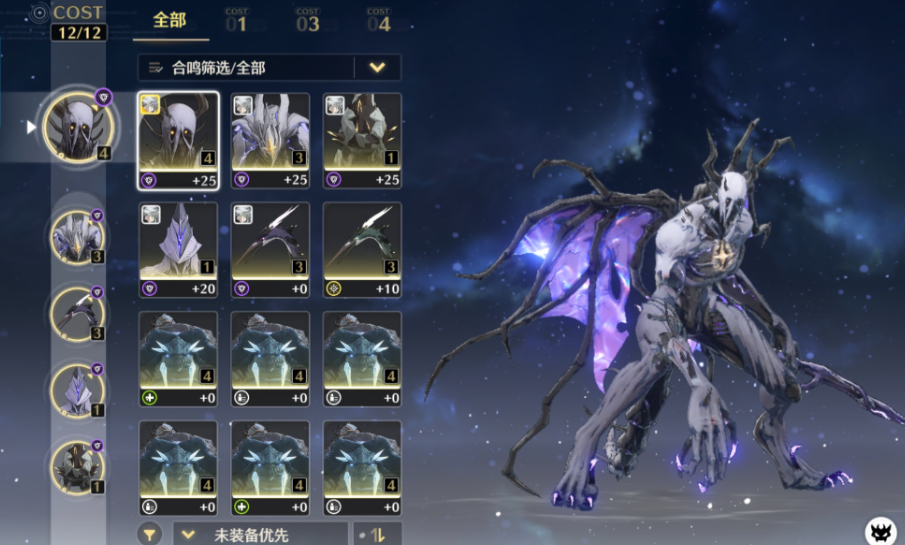Select the equipped pointed-hood cost 1 slot
The width and height of the screenshot is (905, 545).
(77, 389)
